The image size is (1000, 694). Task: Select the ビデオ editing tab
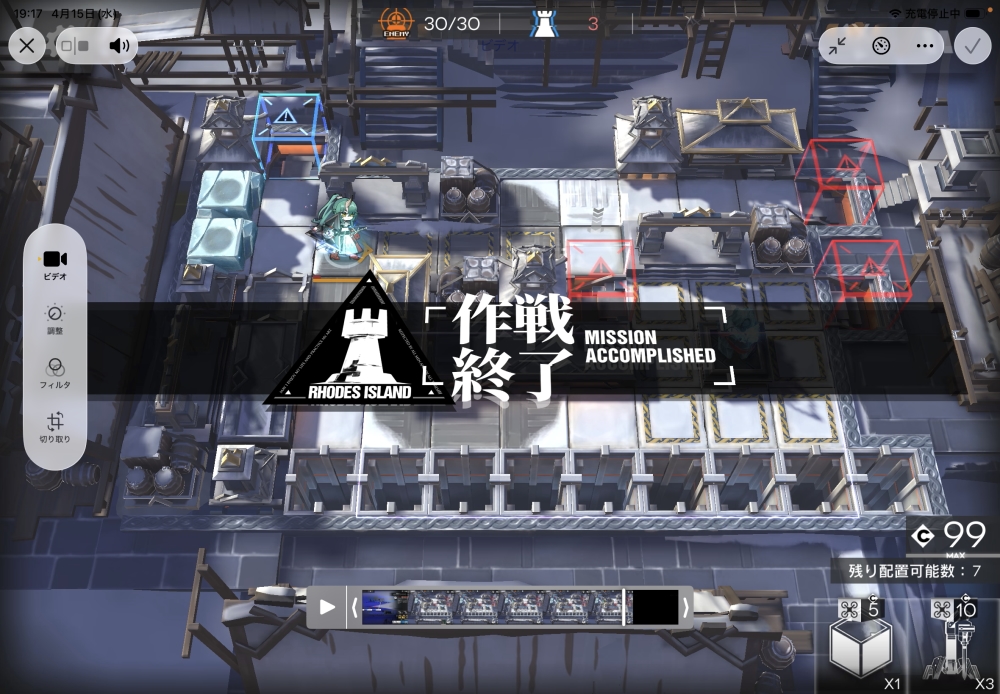[x=55, y=264]
